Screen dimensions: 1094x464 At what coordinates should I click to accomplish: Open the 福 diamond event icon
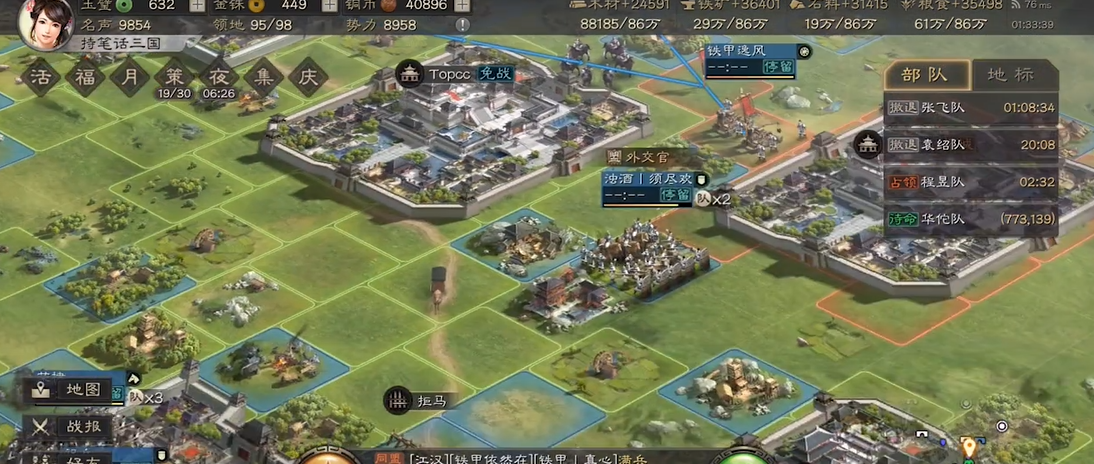(85, 76)
